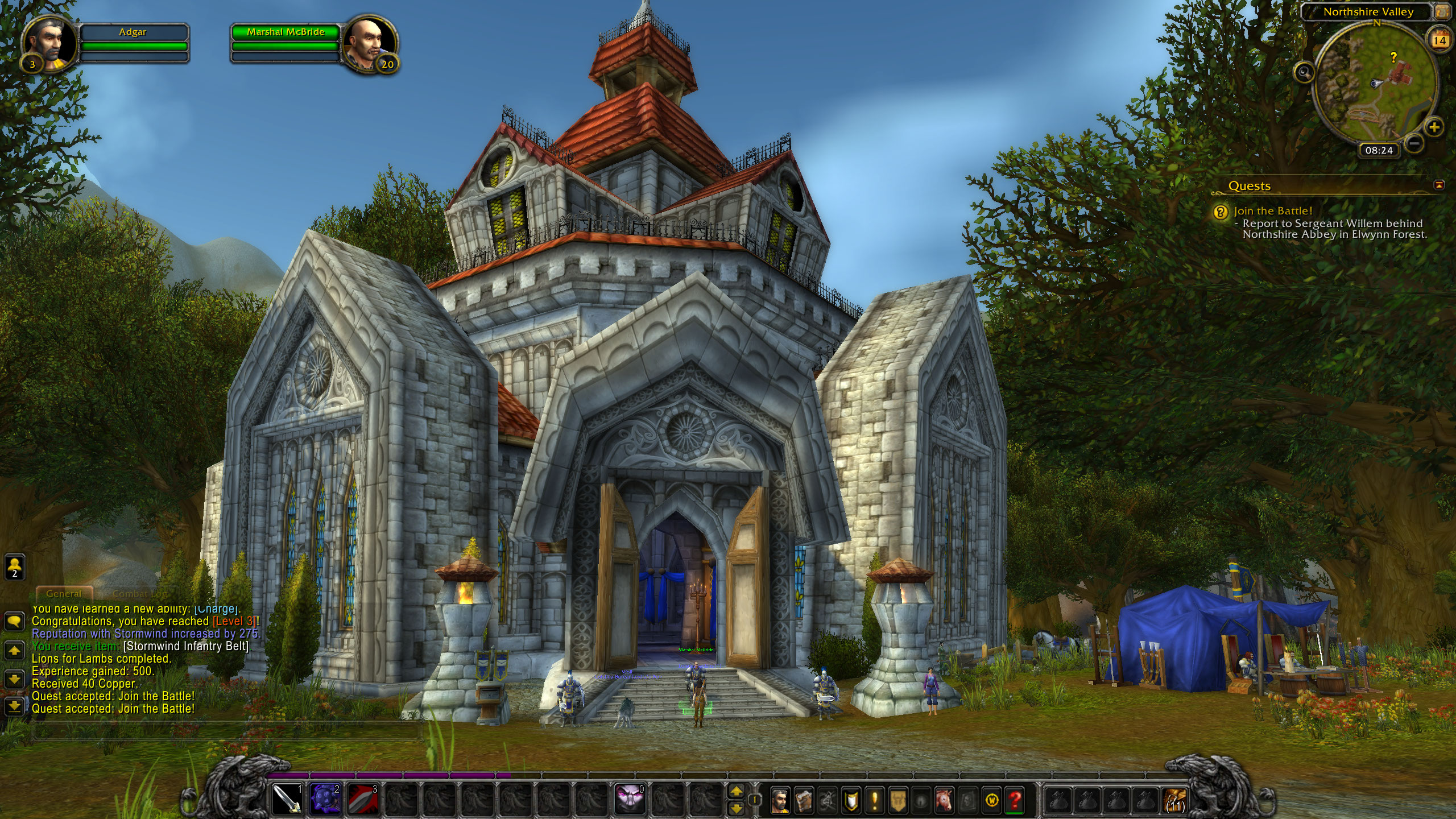
Task: Open the minimap tracking magnifier button
Action: point(1304,72)
